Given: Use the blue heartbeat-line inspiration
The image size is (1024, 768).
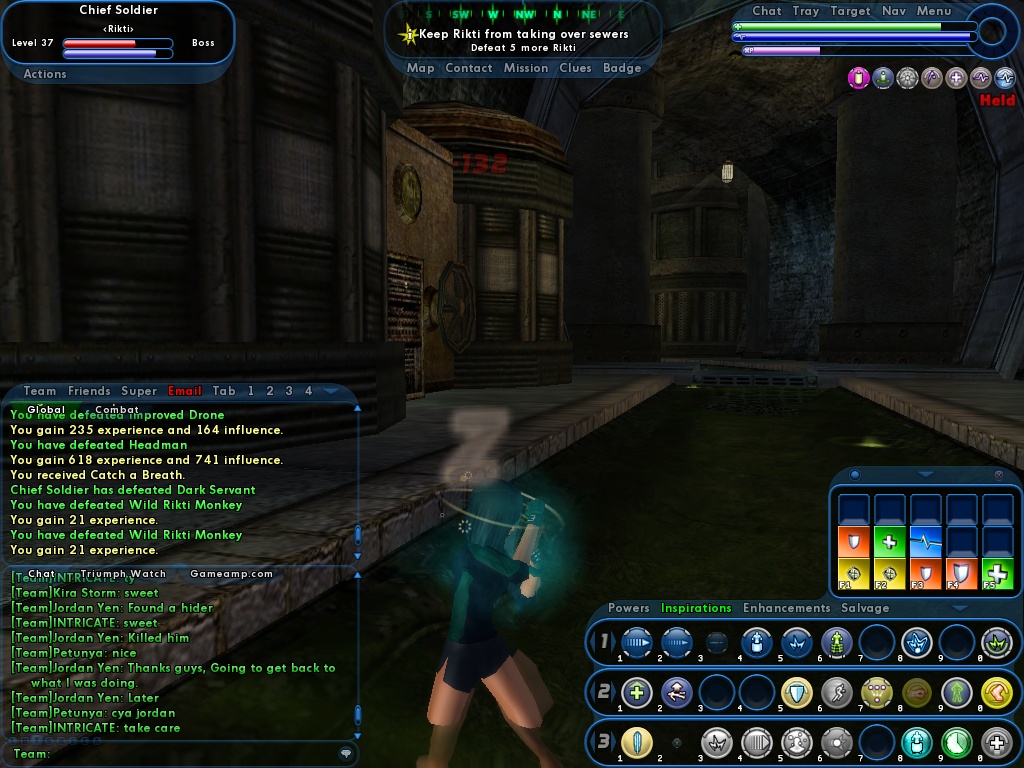Looking at the screenshot, I should [x=925, y=542].
